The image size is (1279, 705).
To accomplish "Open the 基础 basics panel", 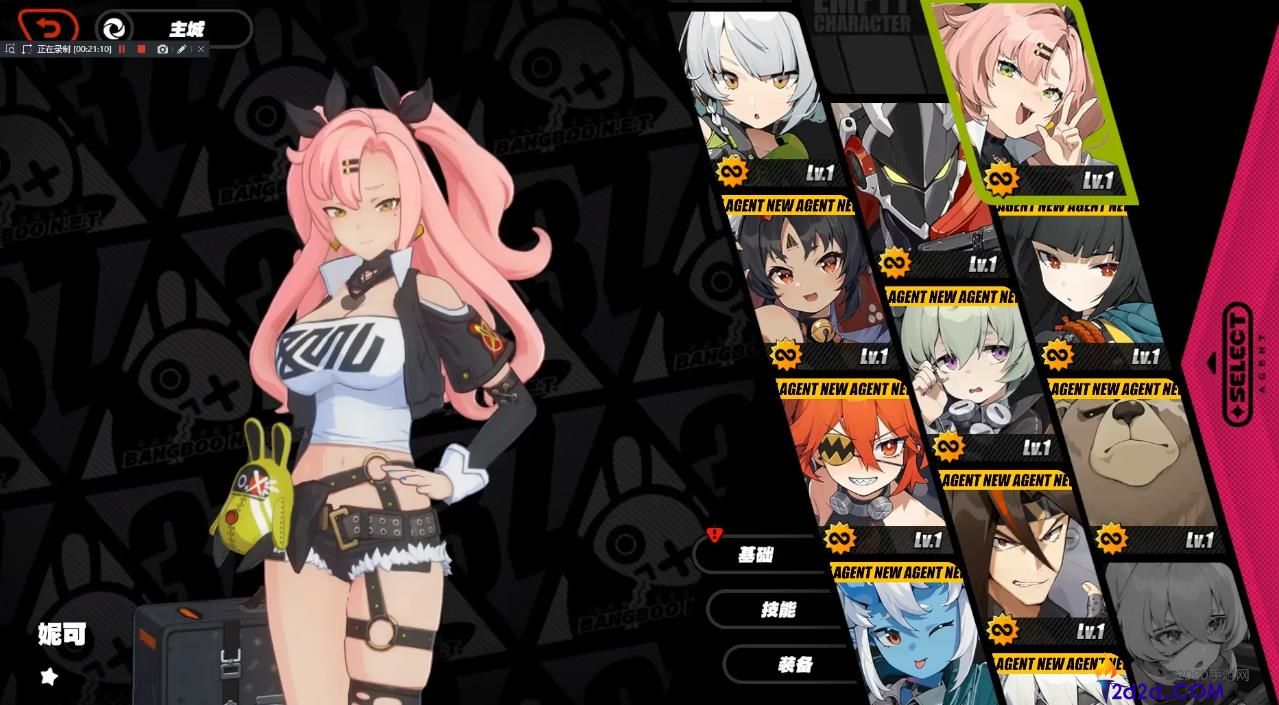I will [755, 554].
